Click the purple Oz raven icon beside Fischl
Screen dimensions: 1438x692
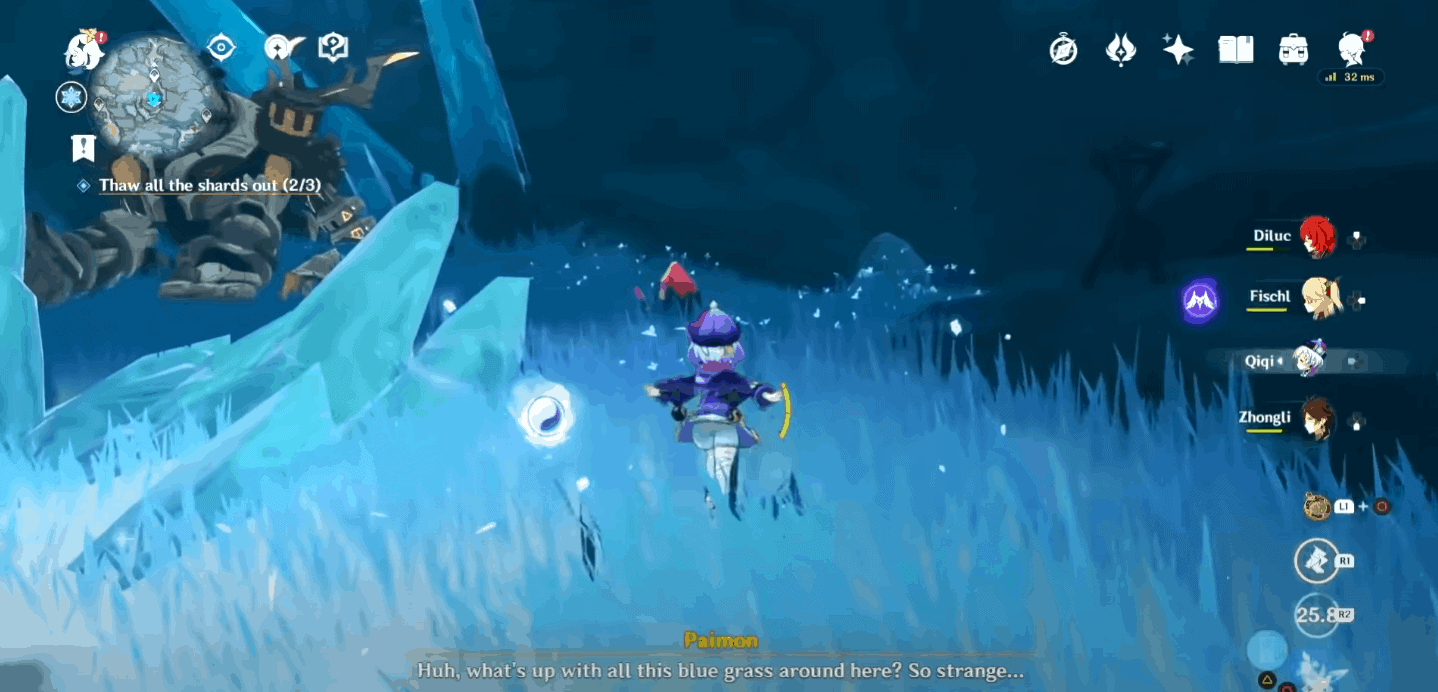(x=1199, y=300)
